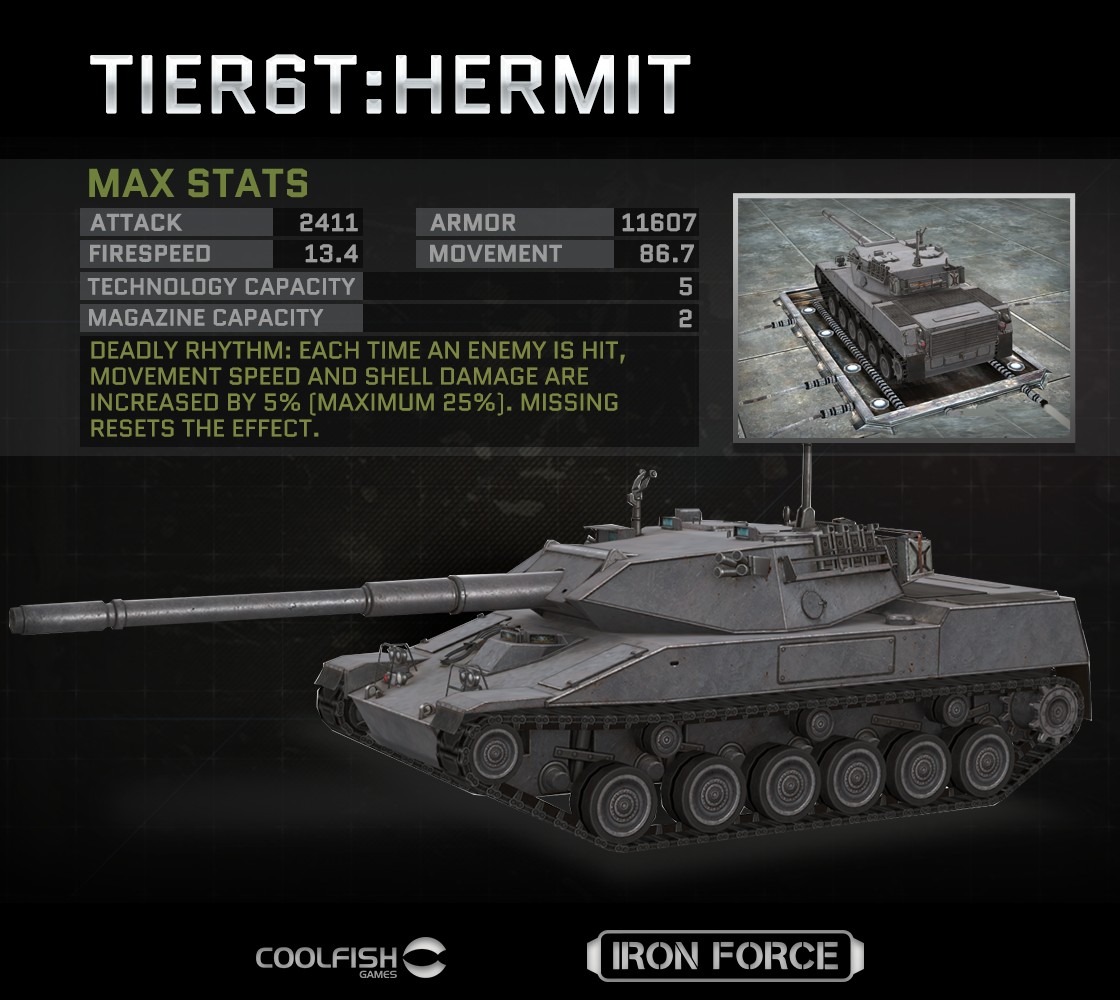Screen dimensions: 1120x1000
Task: Click the Coolfish Games logo
Action: tap(352, 957)
